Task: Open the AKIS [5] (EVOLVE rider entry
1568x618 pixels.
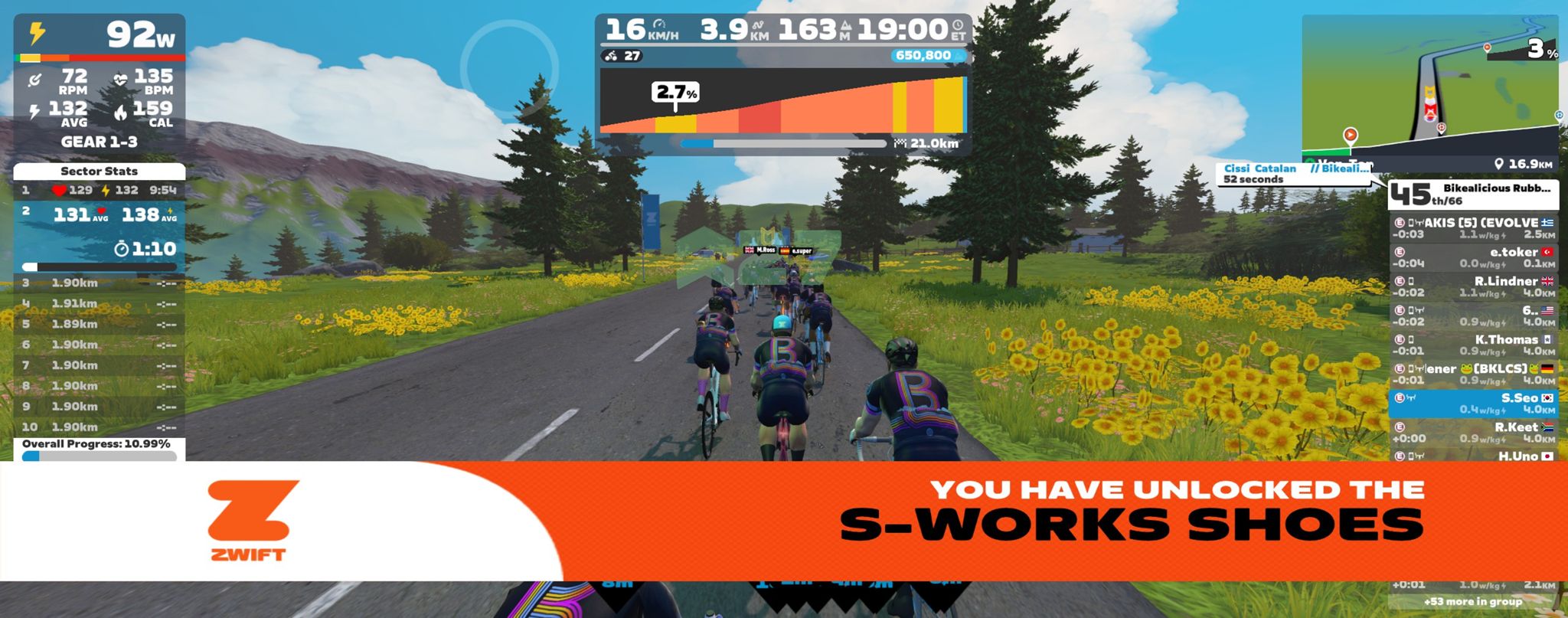Action: click(x=1472, y=228)
